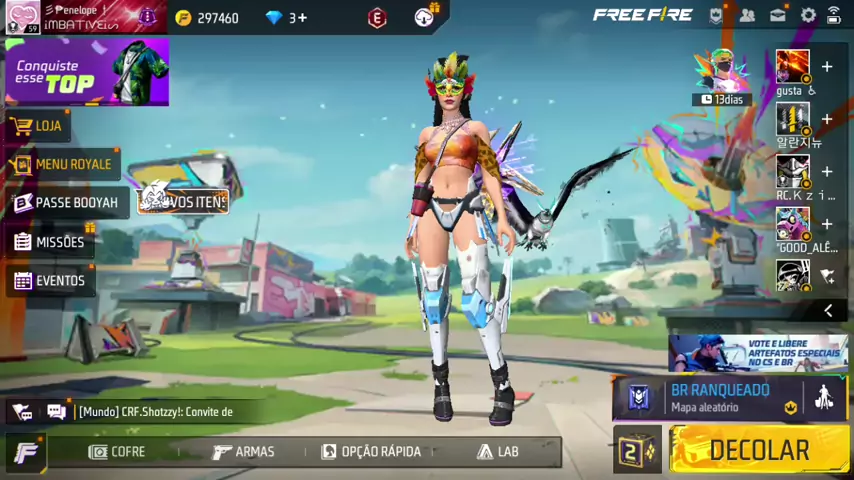This screenshot has width=854, height=480.
Task: Open the COFRE vault
Action: coord(117,452)
